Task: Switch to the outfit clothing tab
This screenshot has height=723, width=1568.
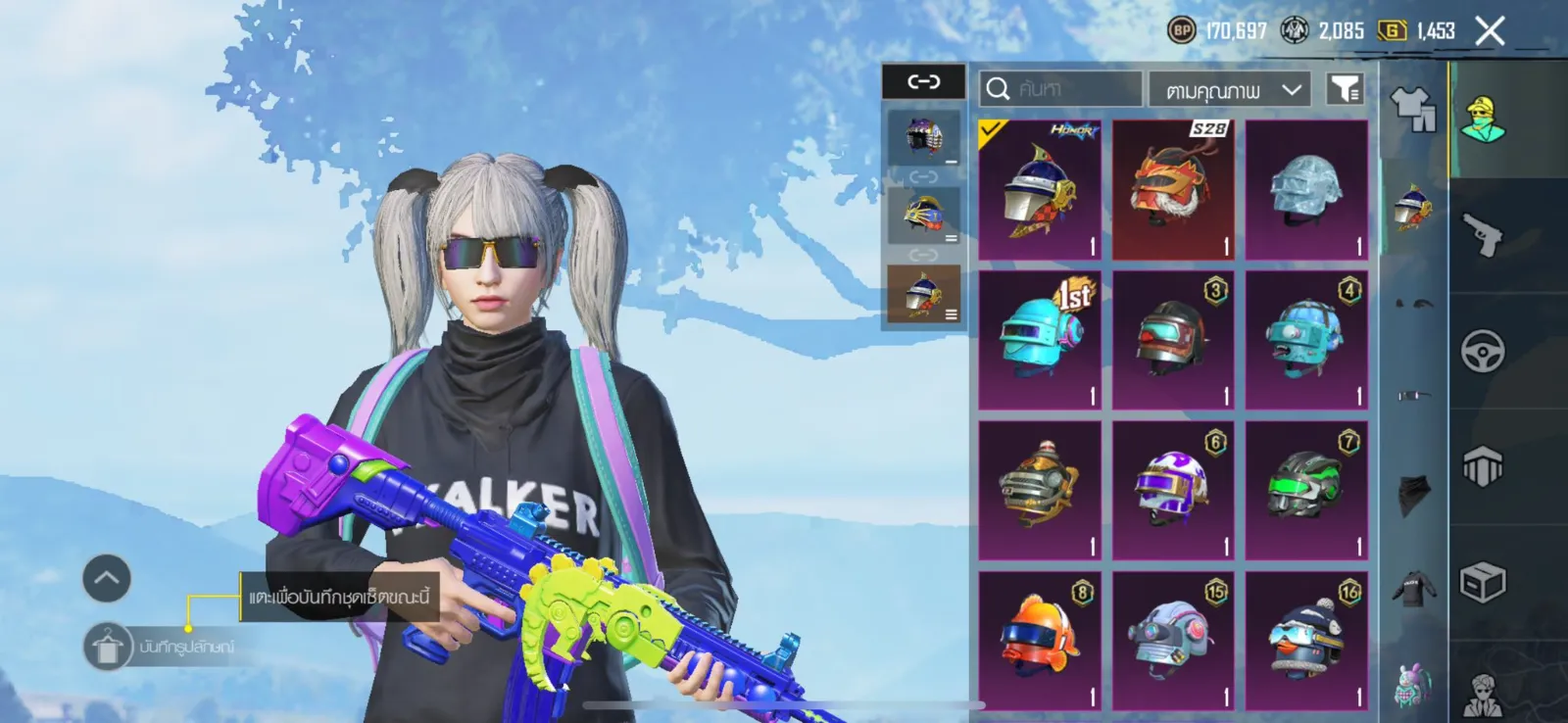Action: pos(1413,109)
